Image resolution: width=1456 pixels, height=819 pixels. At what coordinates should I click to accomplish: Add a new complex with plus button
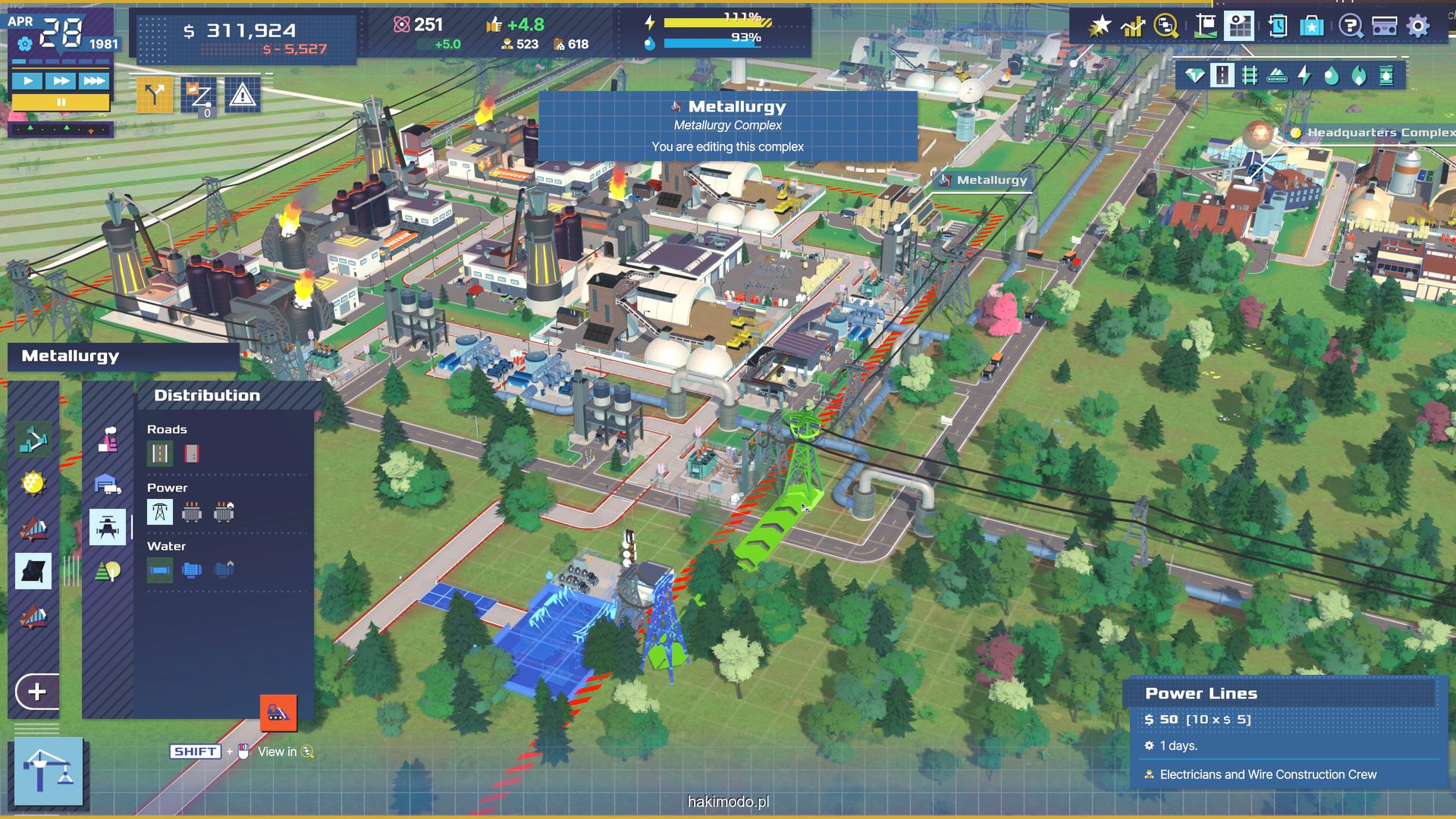pos(37,692)
